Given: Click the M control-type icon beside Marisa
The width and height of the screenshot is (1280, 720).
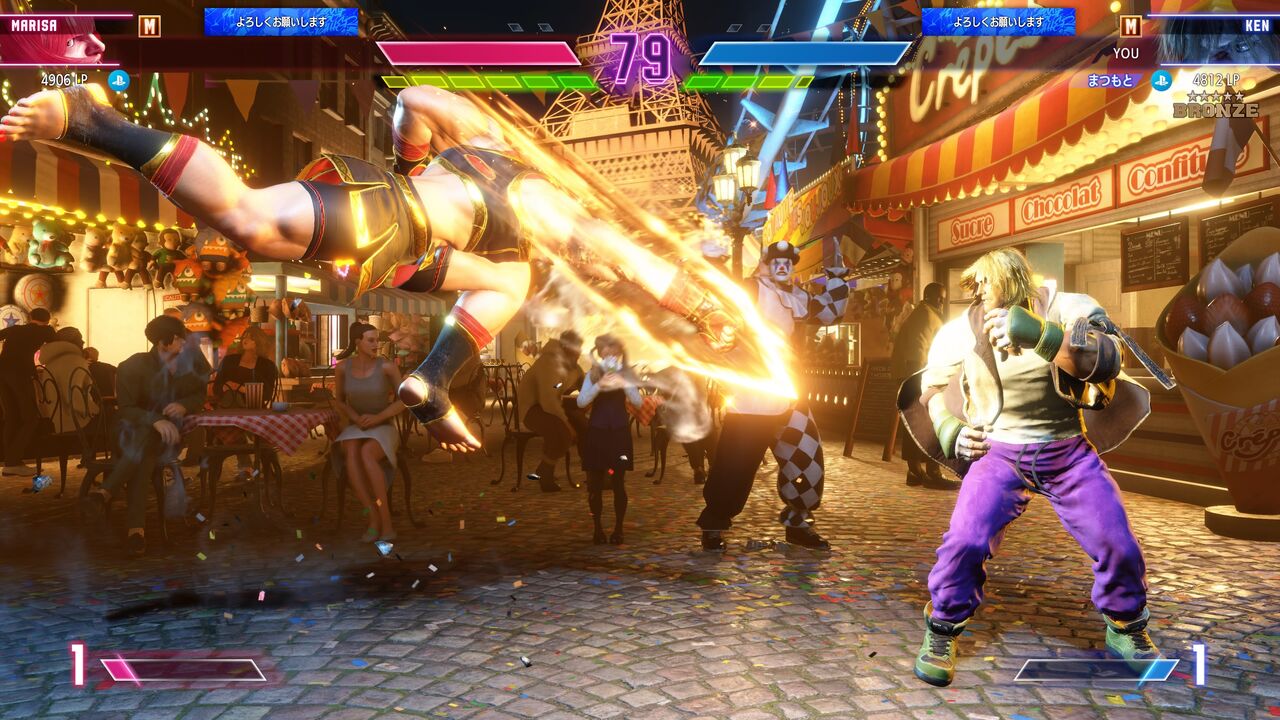Looking at the screenshot, I should 149,26.
